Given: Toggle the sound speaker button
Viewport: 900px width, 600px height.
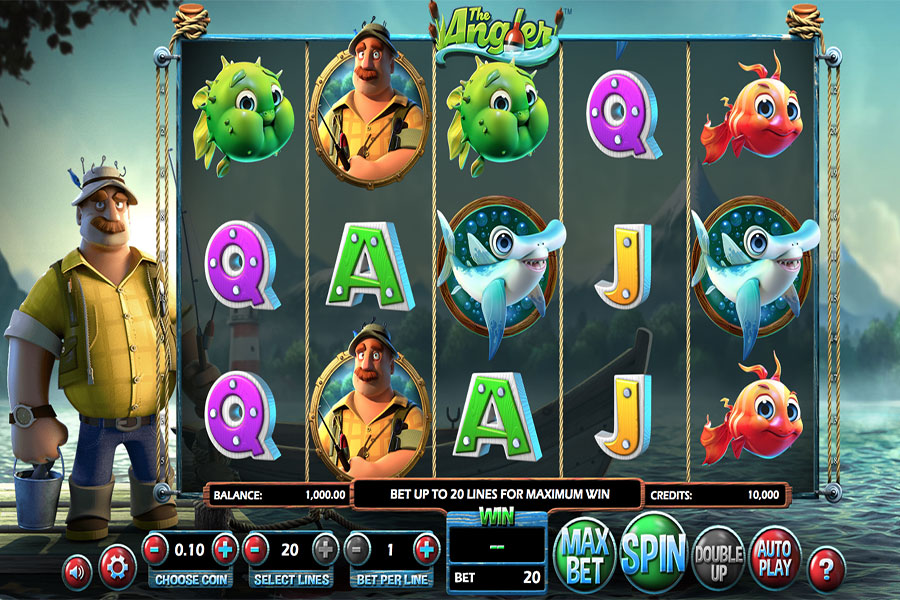Looking at the screenshot, I should [x=75, y=570].
